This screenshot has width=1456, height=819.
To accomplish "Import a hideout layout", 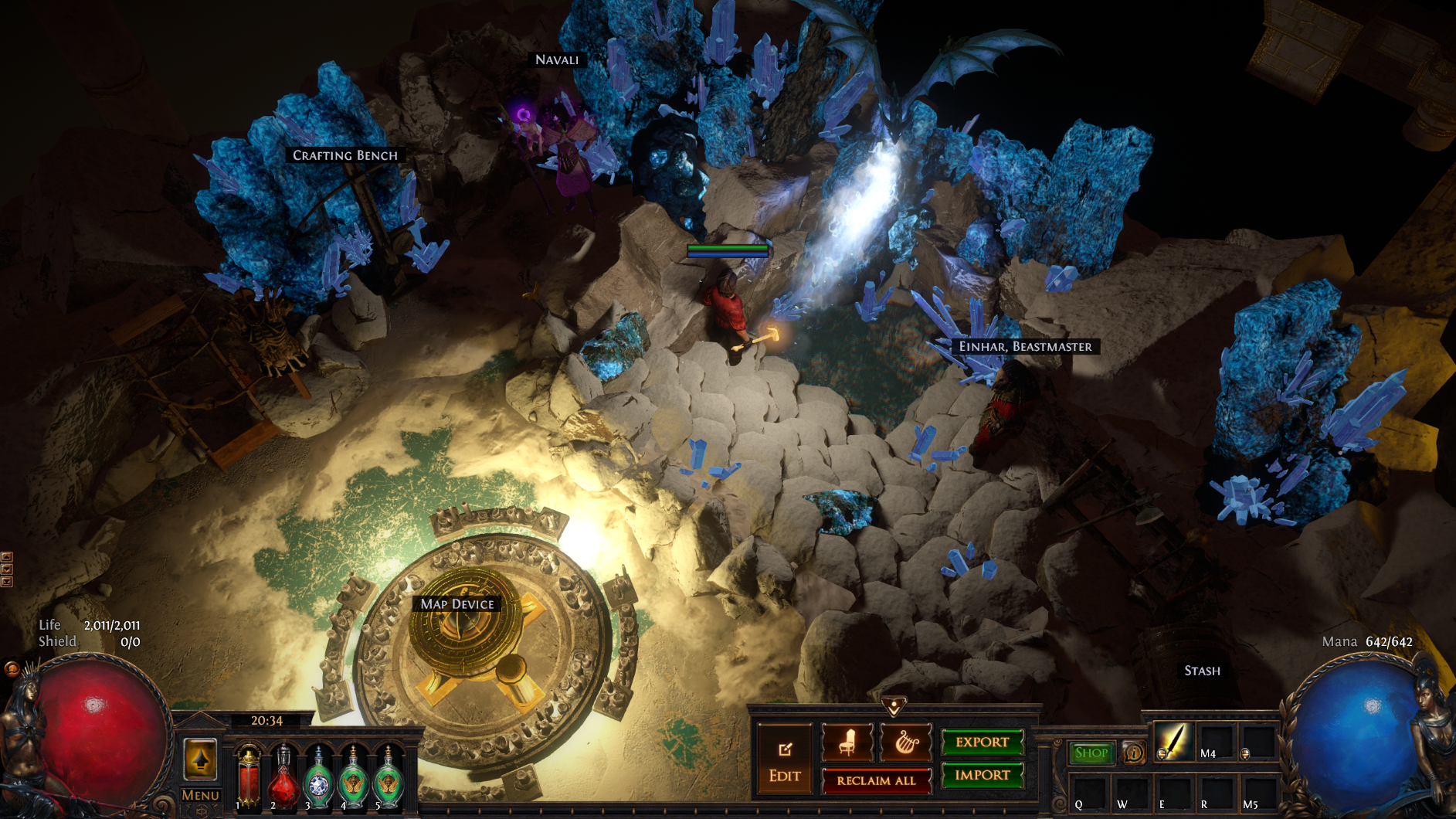I will tap(982, 775).
